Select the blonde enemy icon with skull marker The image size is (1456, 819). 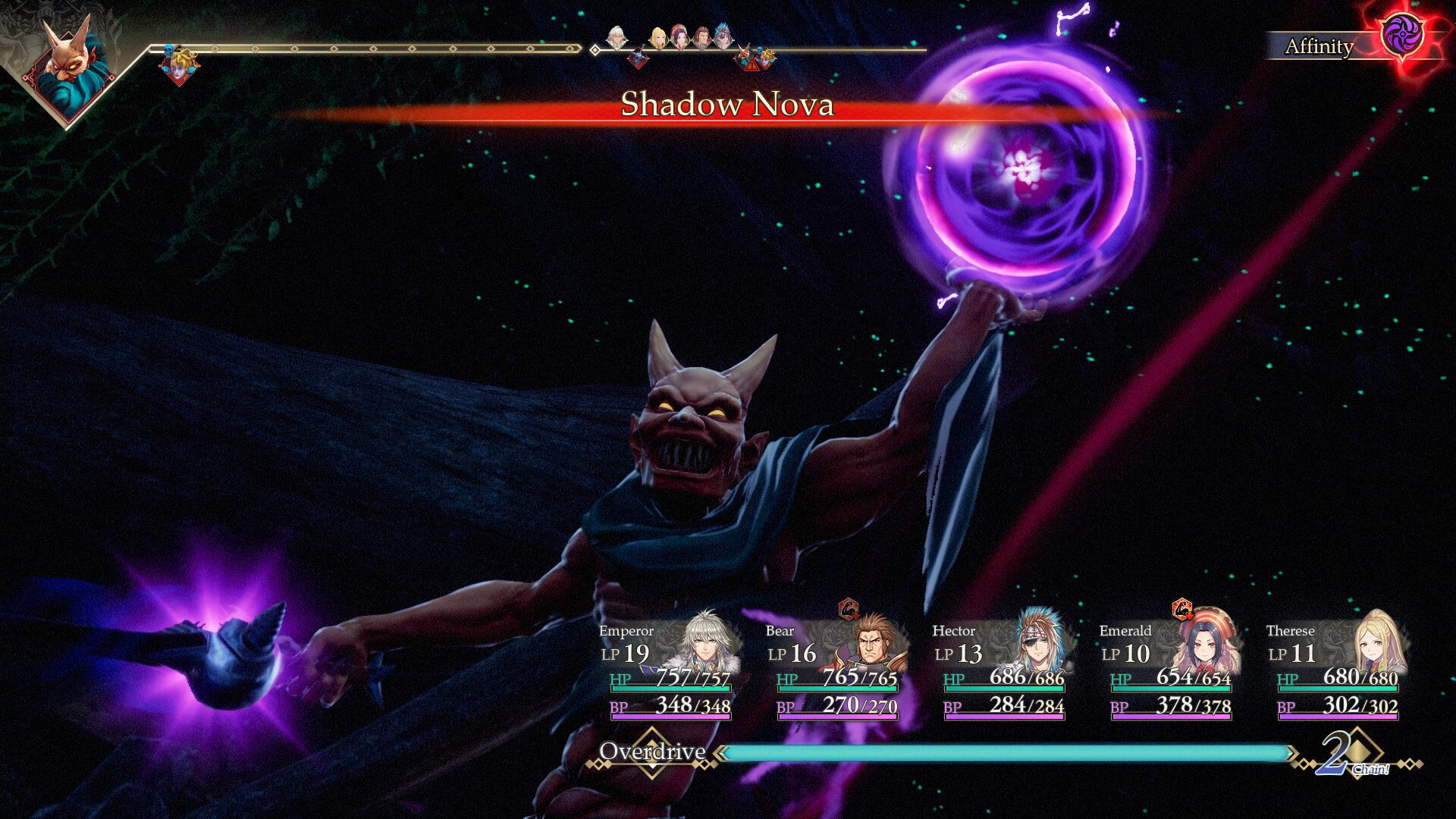[x=180, y=64]
